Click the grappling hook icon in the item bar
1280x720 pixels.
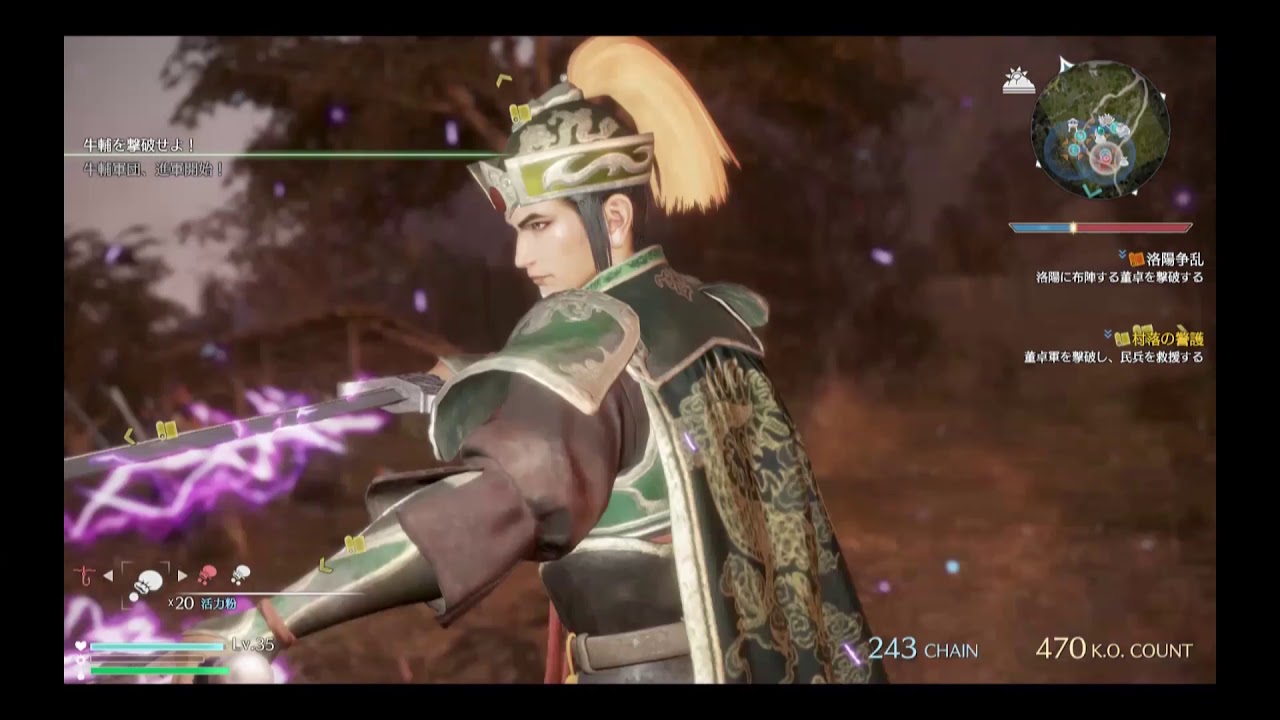coord(84,575)
